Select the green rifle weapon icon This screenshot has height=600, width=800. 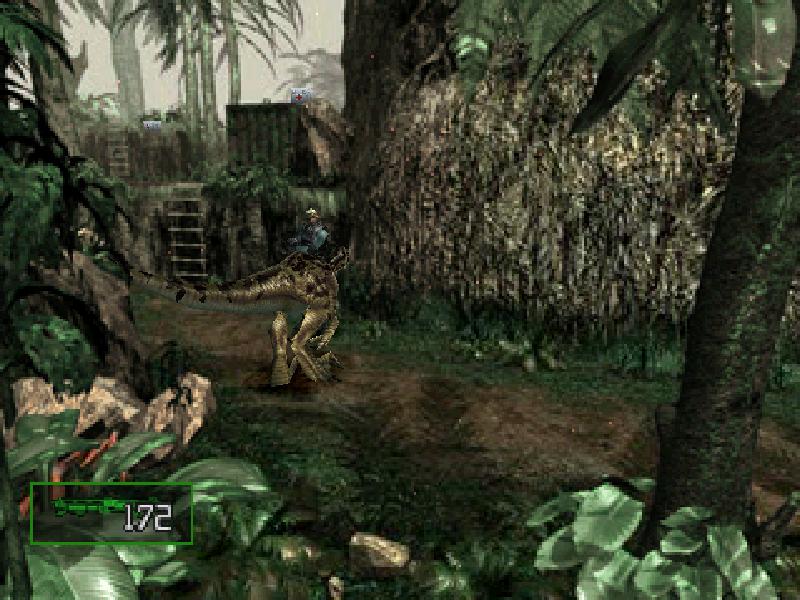point(87,509)
